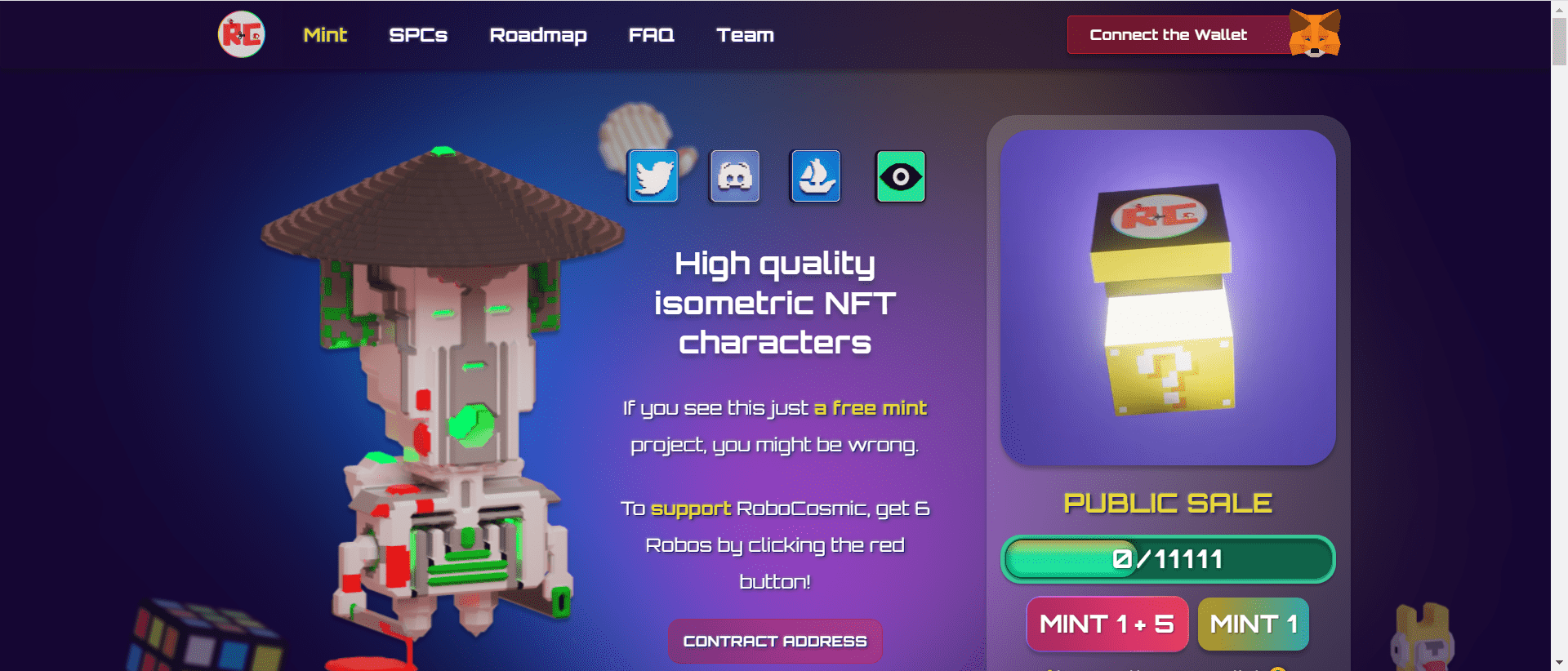Open the Discord server link
Viewport: 1568px width, 671px height.
[734, 176]
